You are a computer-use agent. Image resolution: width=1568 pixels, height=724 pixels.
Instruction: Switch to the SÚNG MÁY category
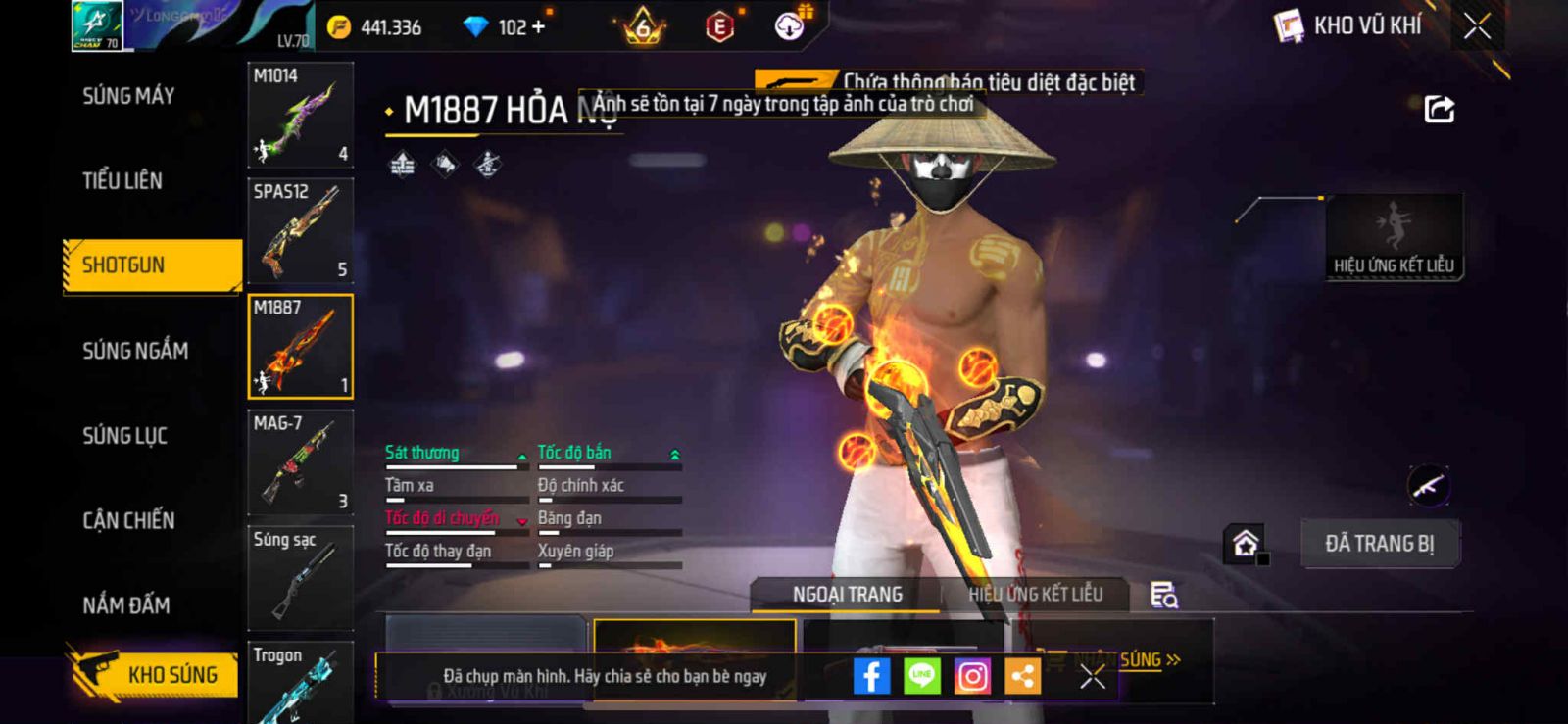[x=128, y=96]
